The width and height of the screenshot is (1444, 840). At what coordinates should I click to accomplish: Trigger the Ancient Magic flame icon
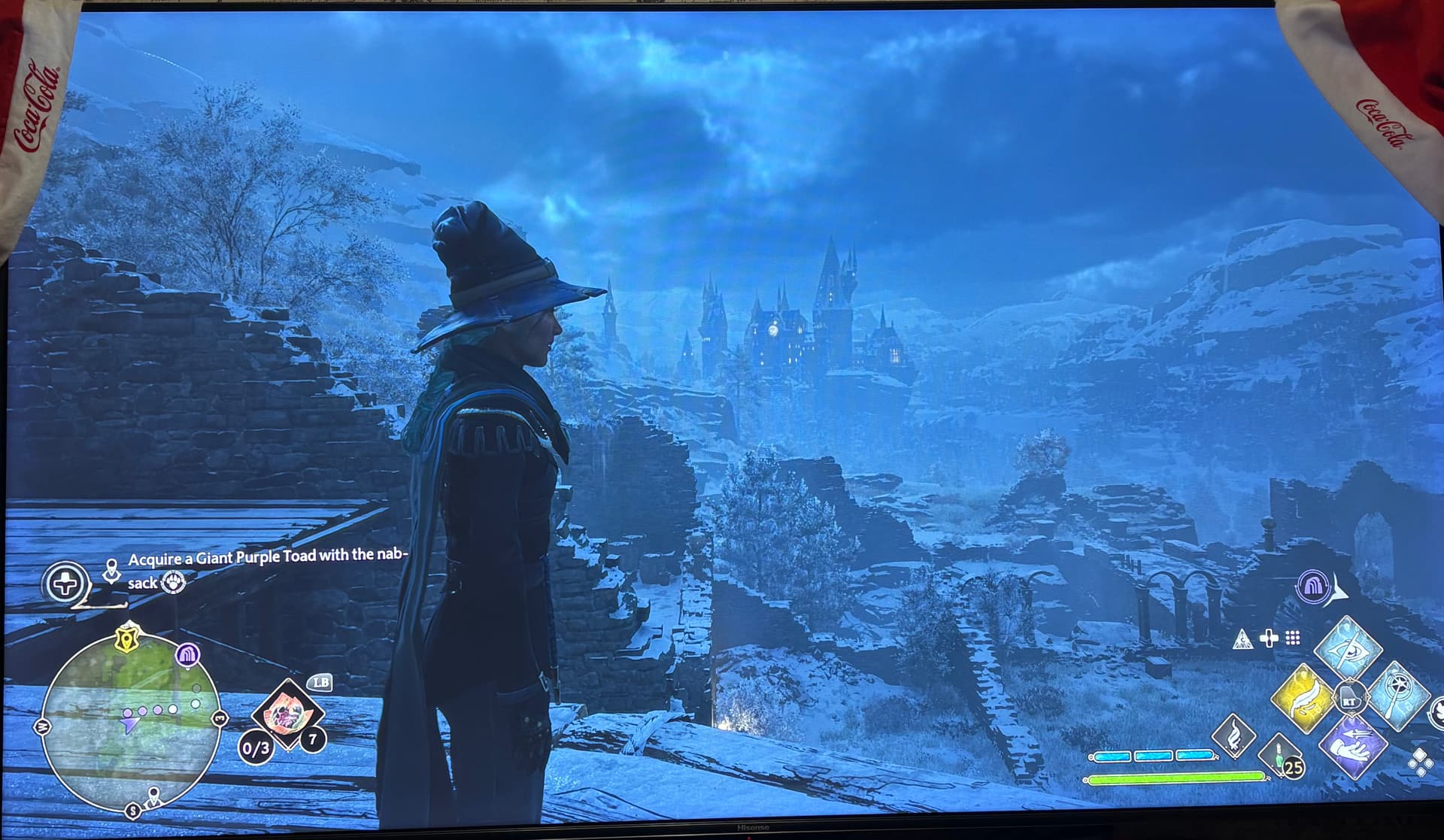[1233, 738]
